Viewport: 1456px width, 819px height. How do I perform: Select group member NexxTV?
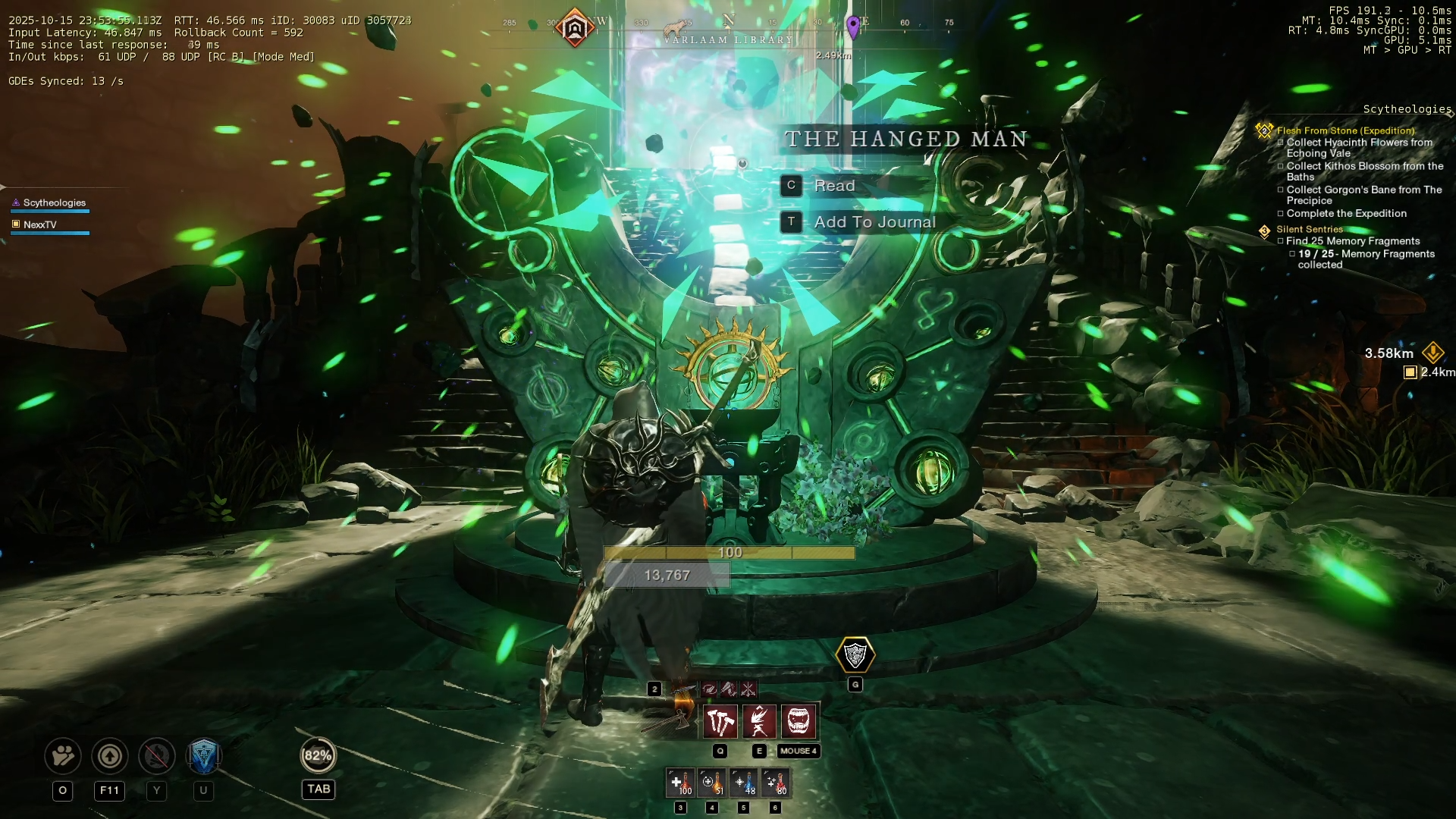pos(40,225)
